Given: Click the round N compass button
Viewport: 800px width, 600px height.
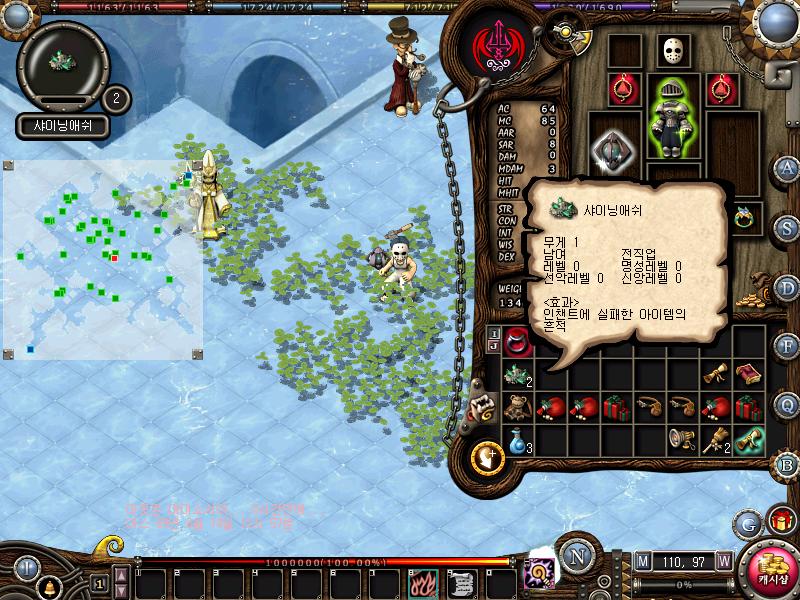Looking at the screenshot, I should (x=576, y=555).
